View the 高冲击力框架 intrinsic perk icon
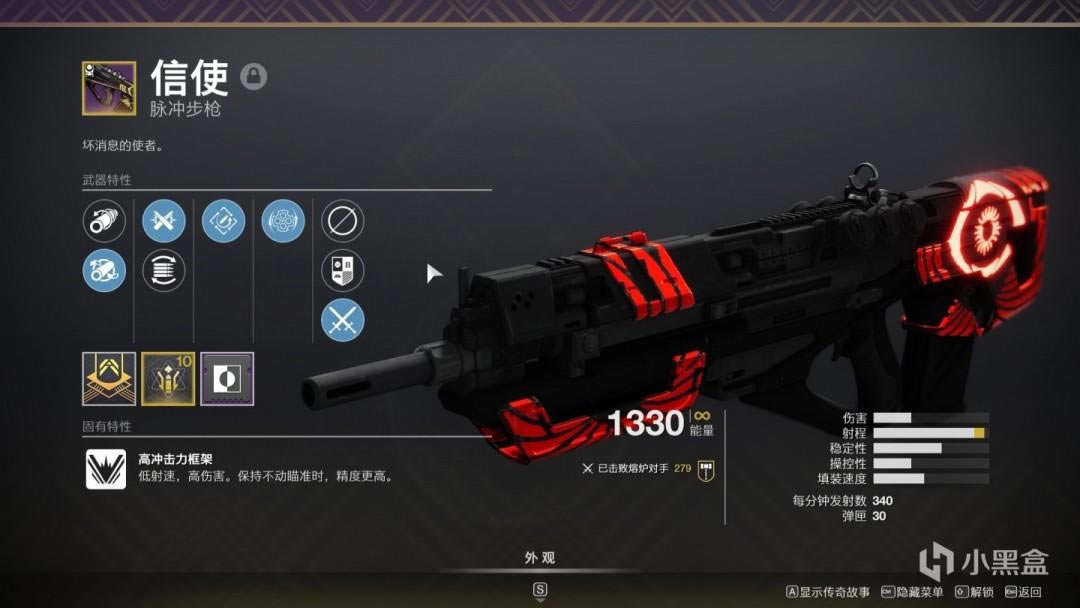 click(x=106, y=469)
